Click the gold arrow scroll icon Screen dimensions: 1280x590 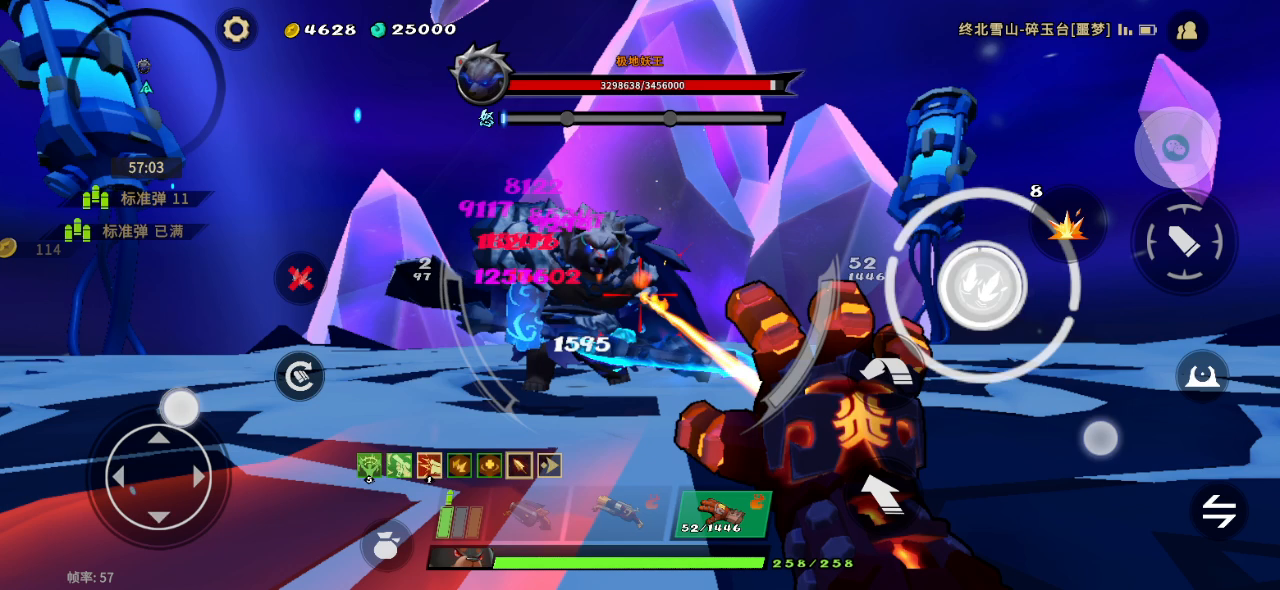(549, 465)
